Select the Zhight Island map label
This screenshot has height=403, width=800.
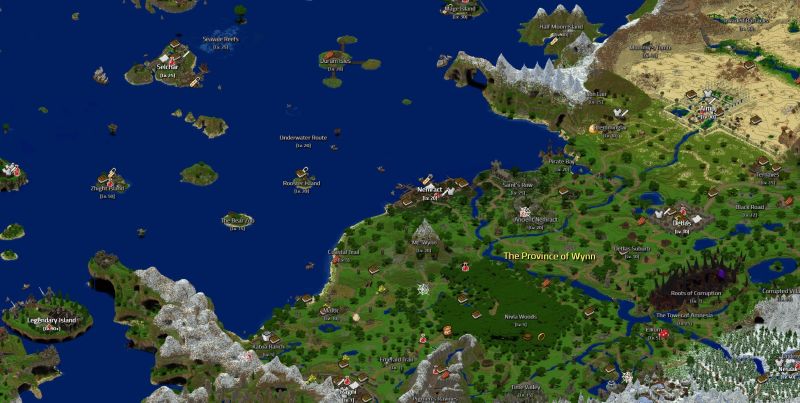108,188
